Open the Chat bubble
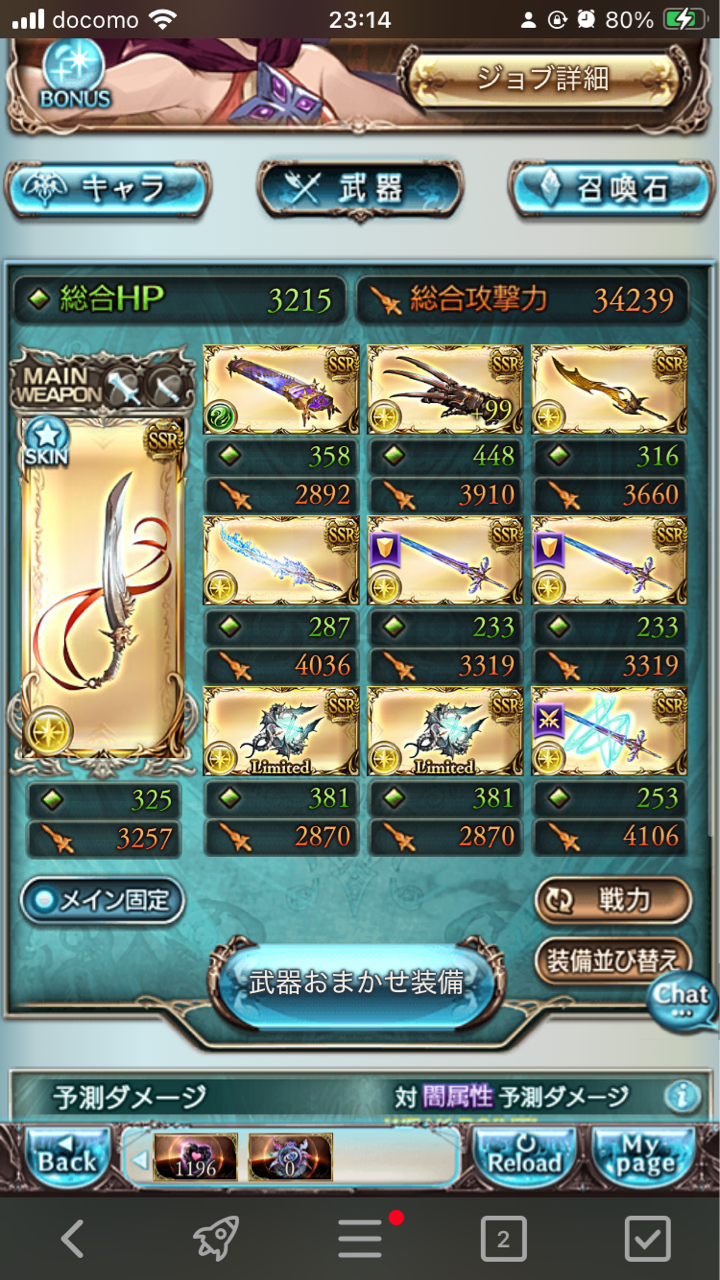Image resolution: width=720 pixels, height=1280 pixels. [x=682, y=999]
